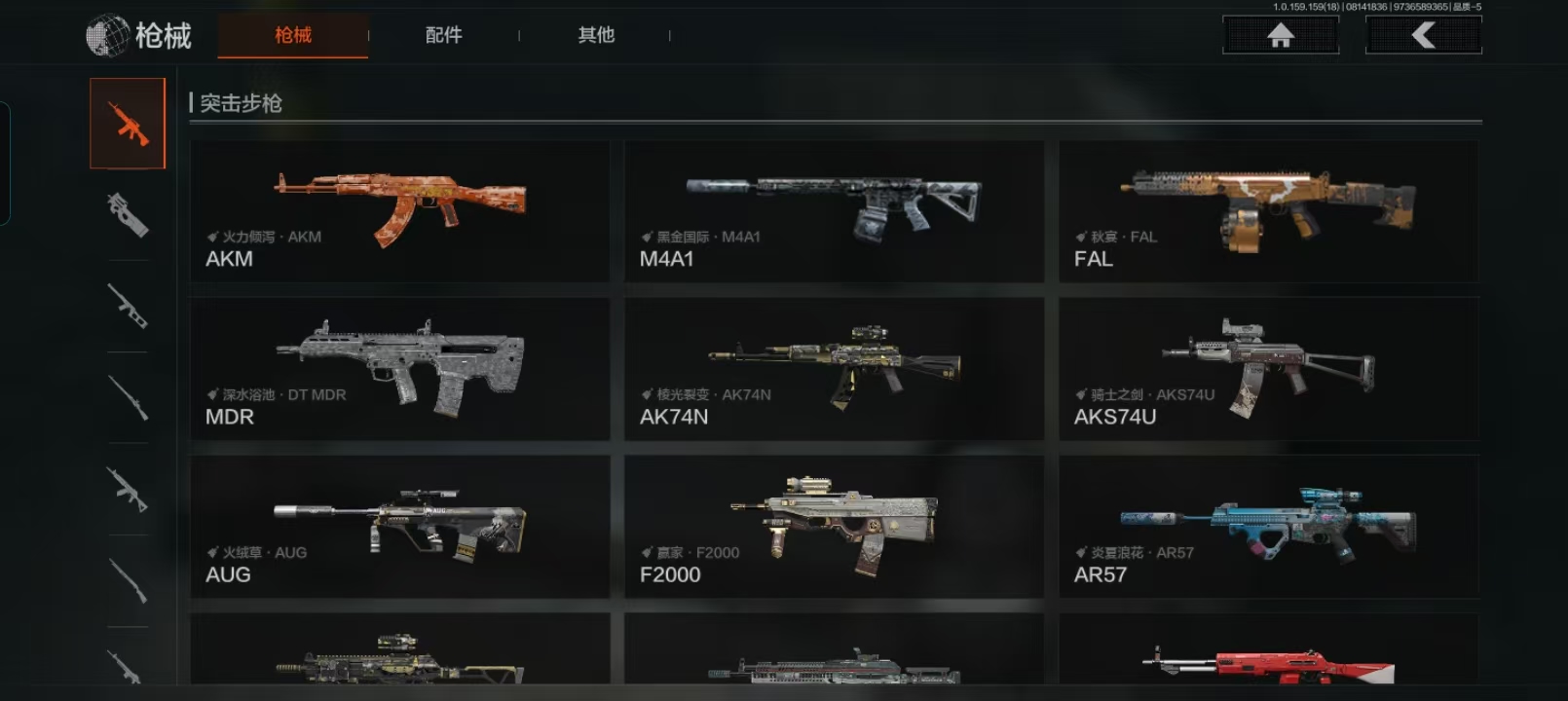Choose the AKM weapon card
Image resolution: width=1568 pixels, height=701 pixels.
point(399,211)
